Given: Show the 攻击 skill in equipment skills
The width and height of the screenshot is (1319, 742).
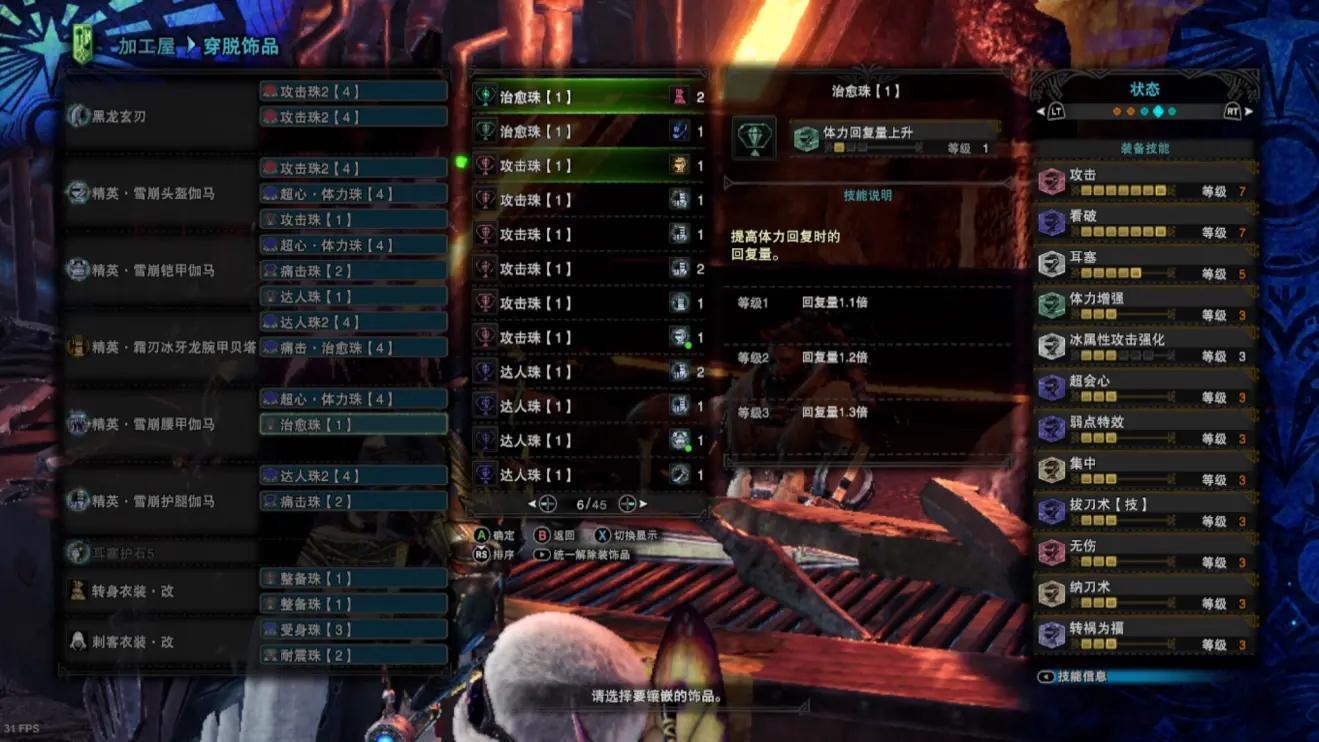Looking at the screenshot, I should [1145, 182].
